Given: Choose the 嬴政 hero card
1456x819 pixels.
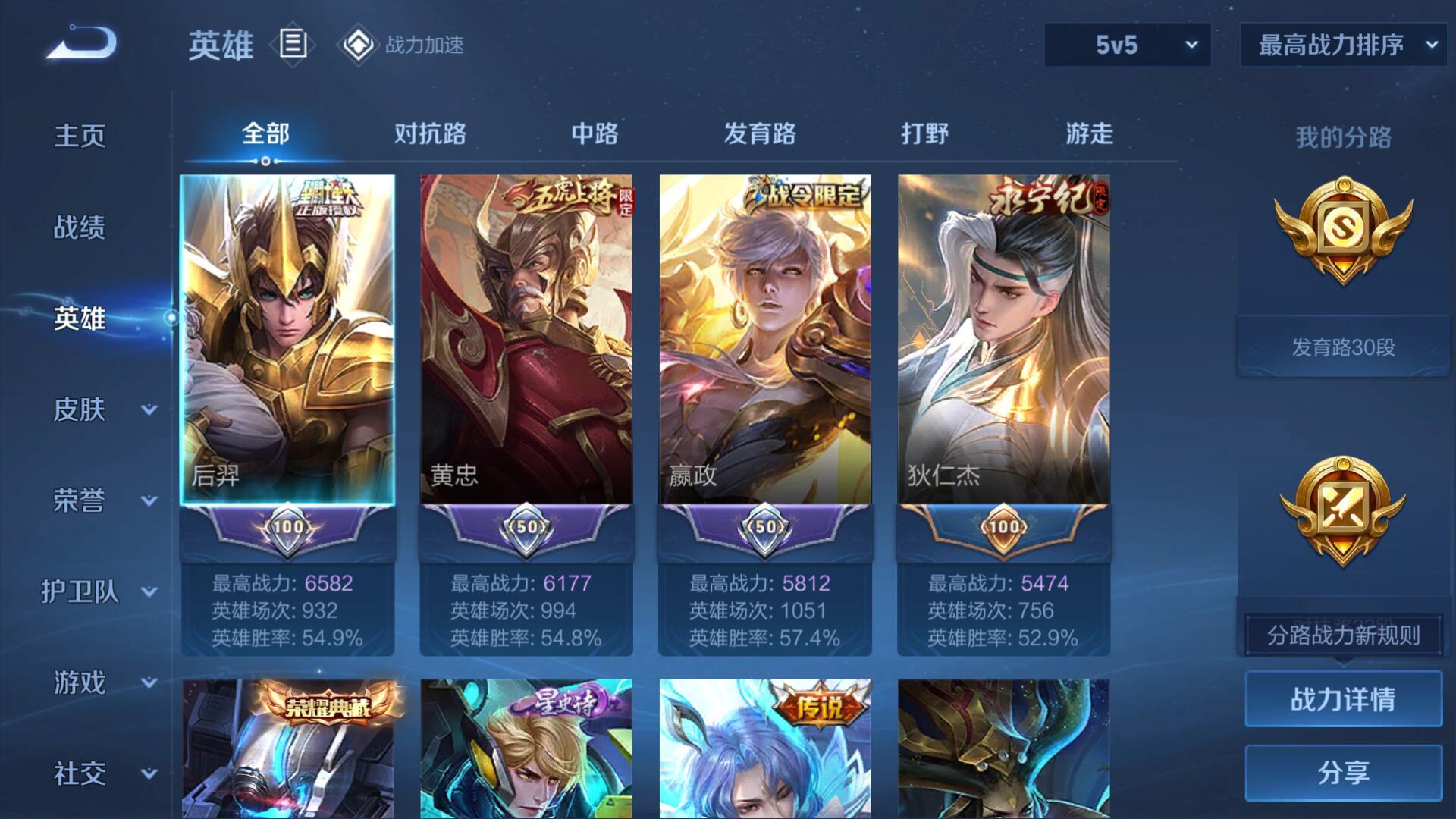Looking at the screenshot, I should pyautogui.click(x=765, y=340).
